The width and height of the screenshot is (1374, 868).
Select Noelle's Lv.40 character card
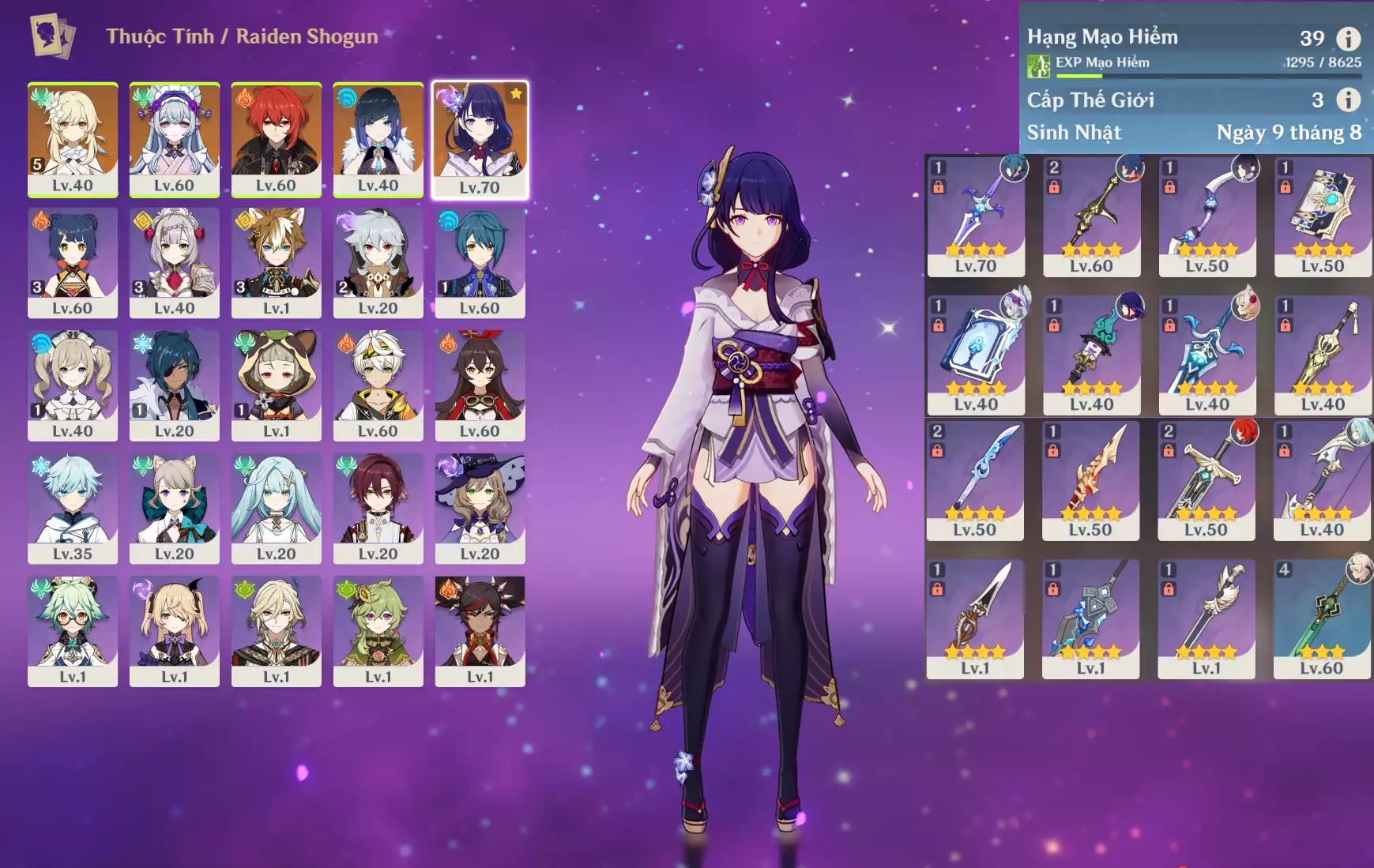click(x=174, y=262)
